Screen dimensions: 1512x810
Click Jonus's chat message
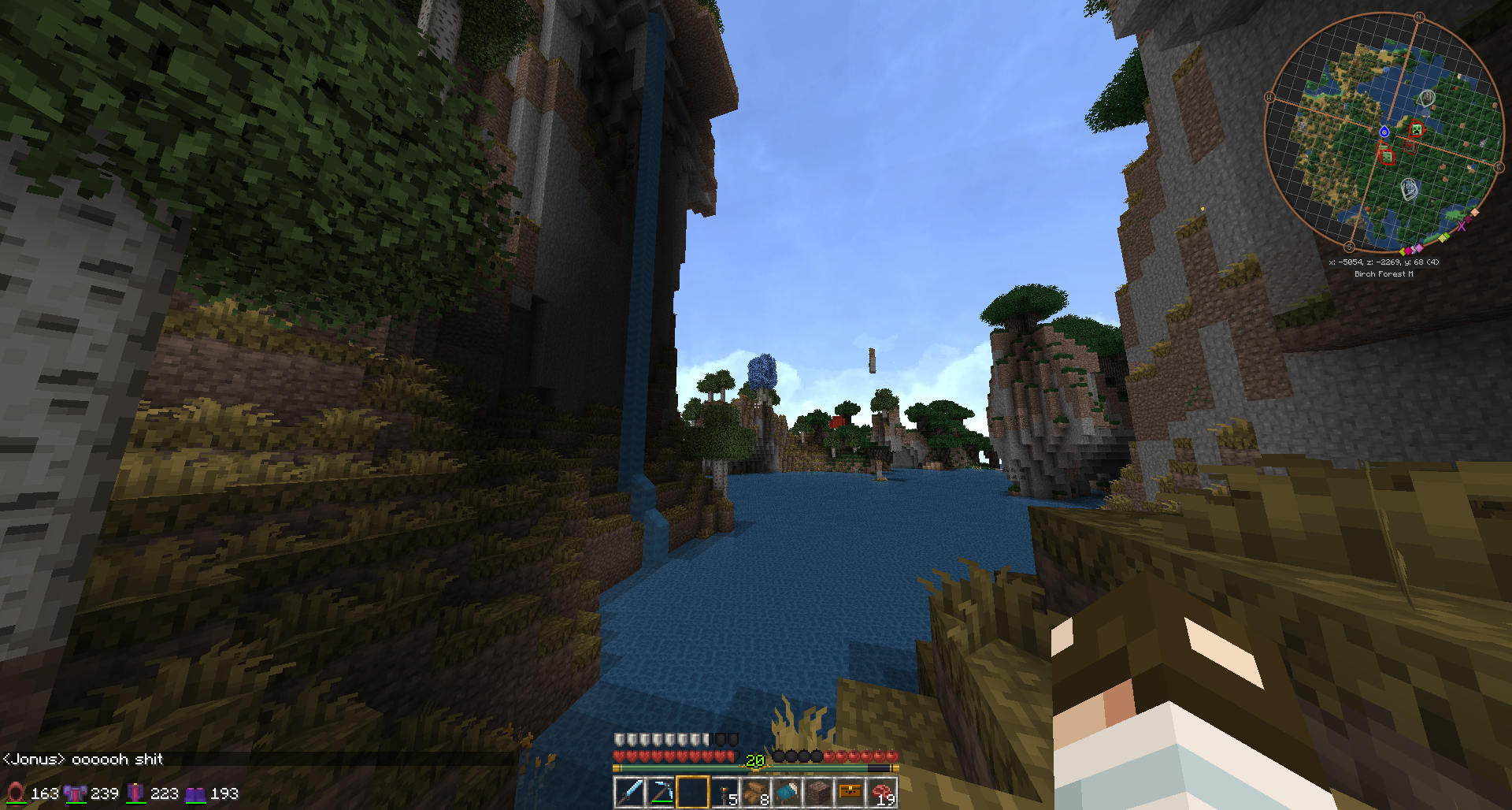click(x=83, y=759)
